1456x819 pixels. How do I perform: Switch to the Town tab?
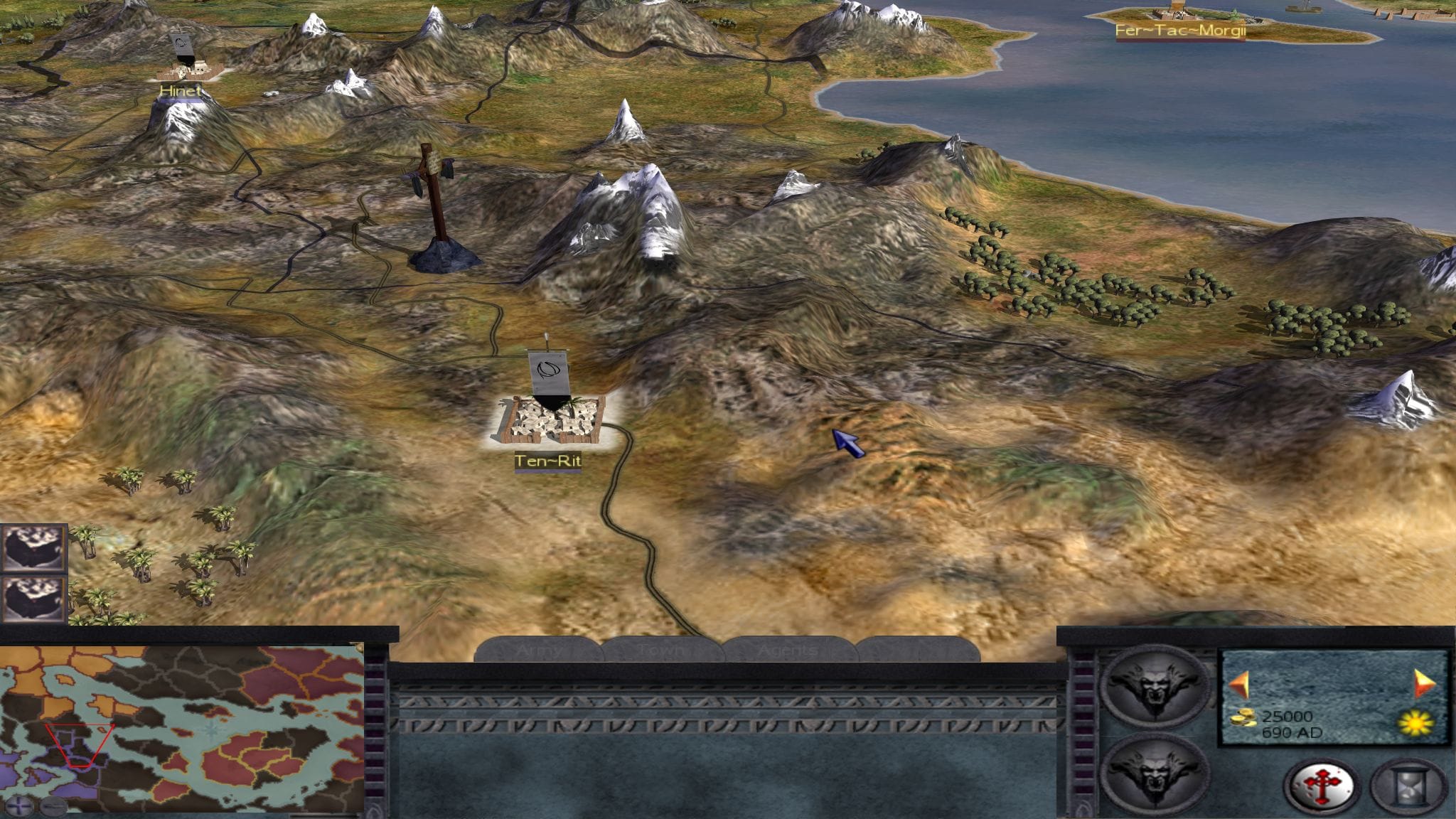[663, 650]
